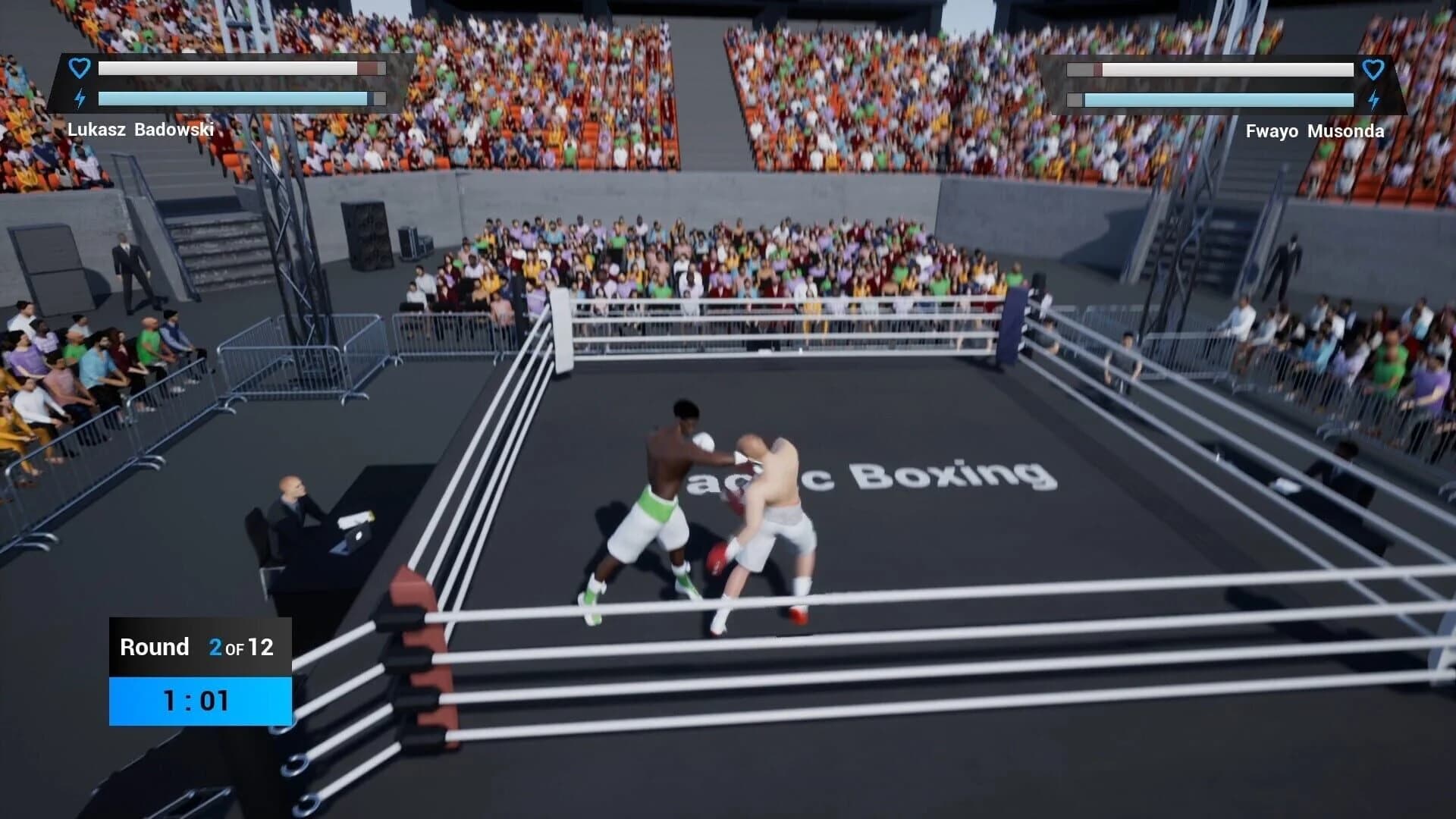The height and width of the screenshot is (819, 1456).
Task: Click the Round 2 of 12 panel
Action: (199, 648)
